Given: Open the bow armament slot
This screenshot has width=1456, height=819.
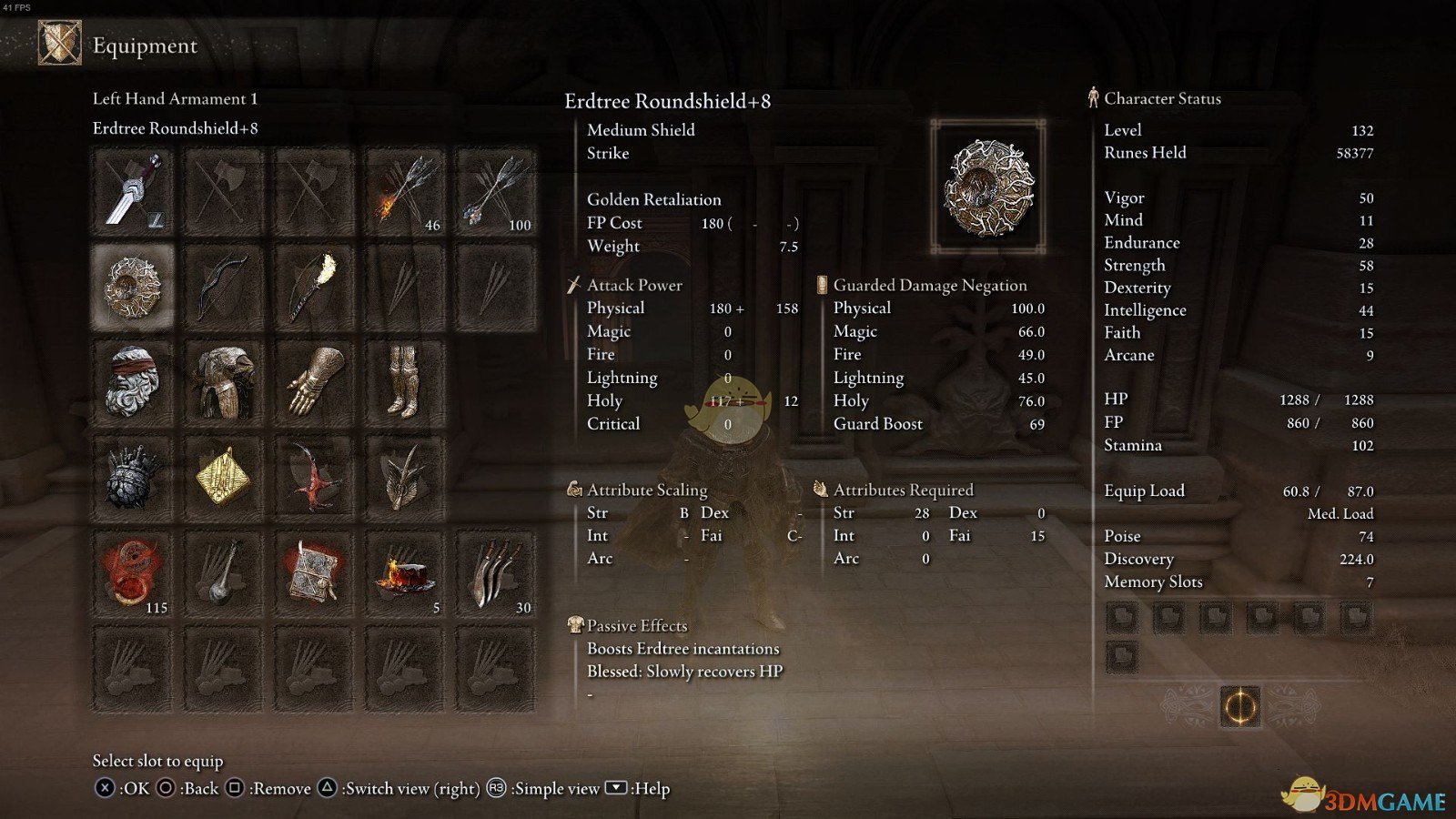Looking at the screenshot, I should coord(224,288).
